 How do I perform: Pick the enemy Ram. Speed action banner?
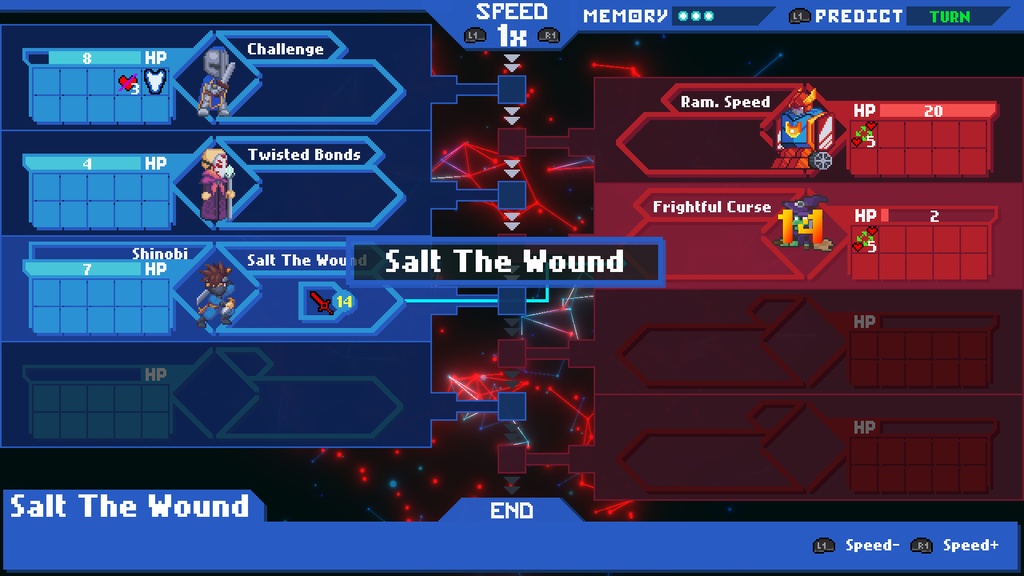click(725, 102)
